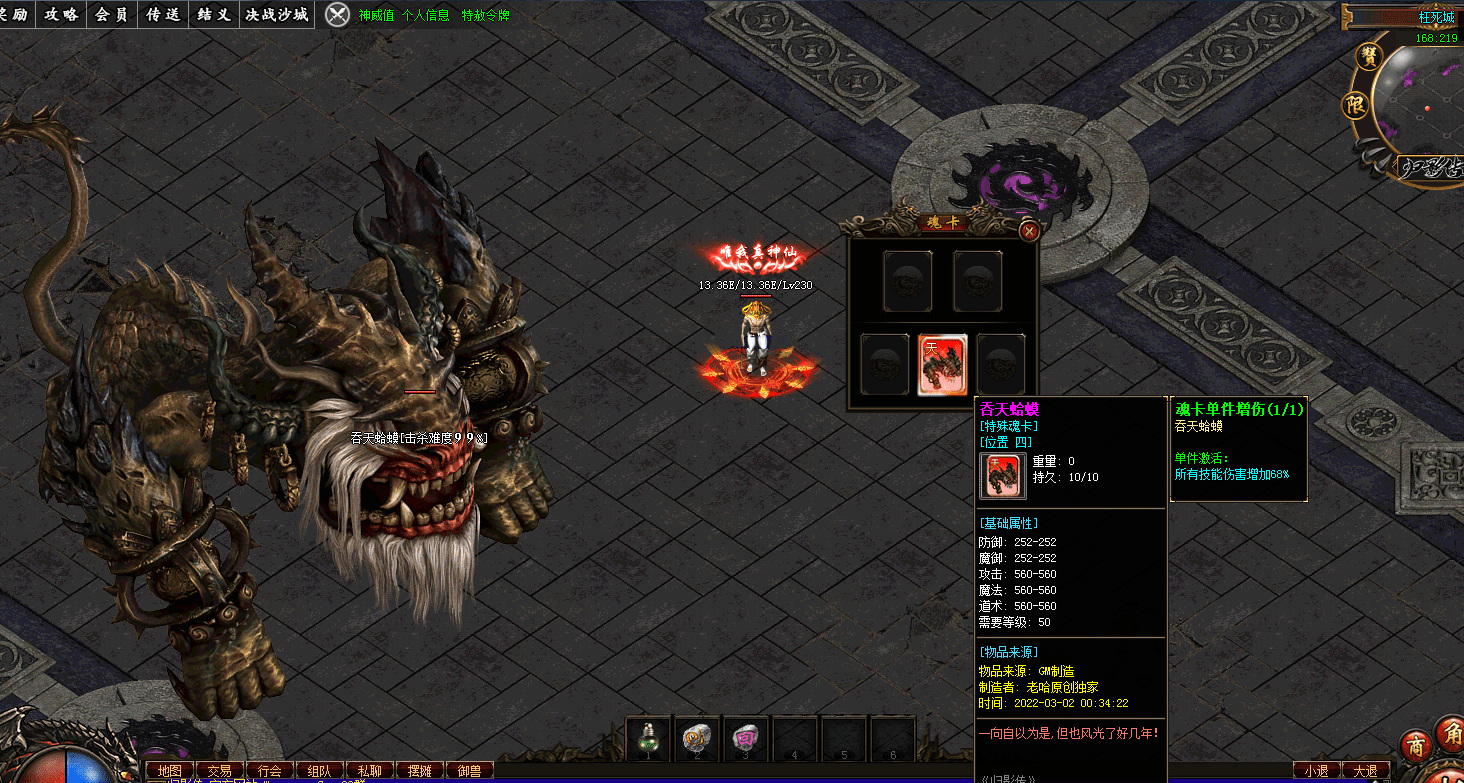
Task: Open the 会员 membership menu
Action: [112, 14]
